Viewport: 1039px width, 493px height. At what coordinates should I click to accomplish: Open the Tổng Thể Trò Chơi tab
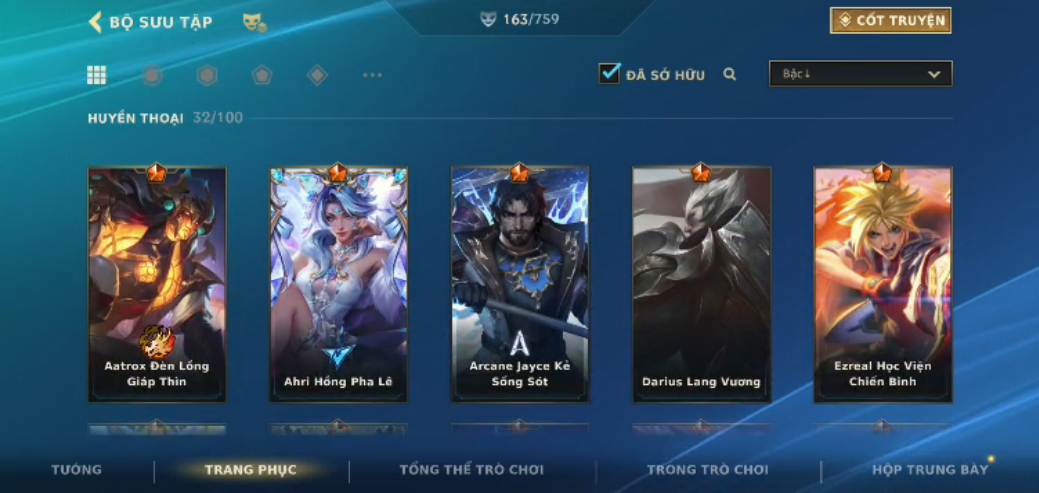471,470
